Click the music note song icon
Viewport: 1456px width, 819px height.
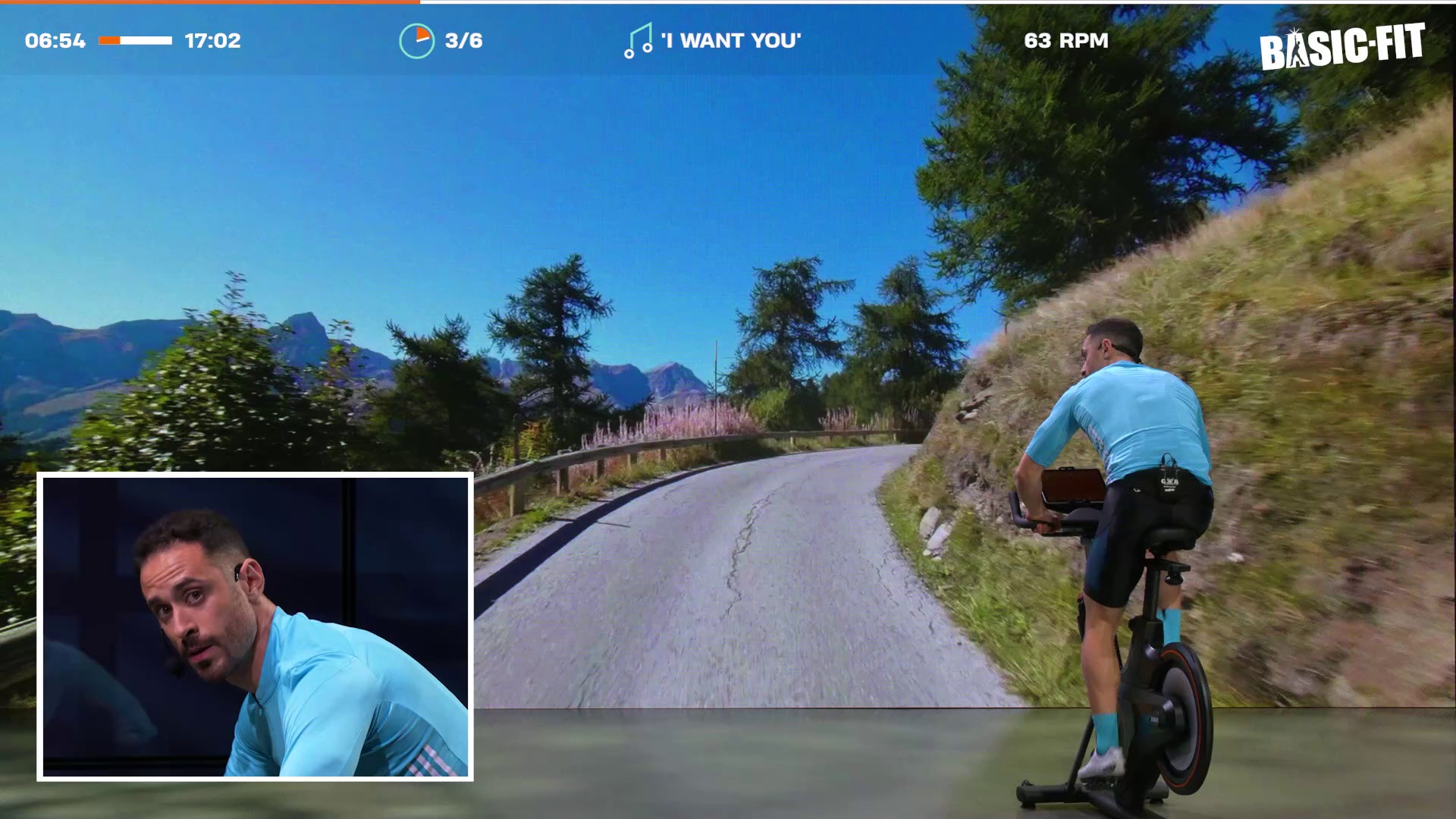[637, 41]
